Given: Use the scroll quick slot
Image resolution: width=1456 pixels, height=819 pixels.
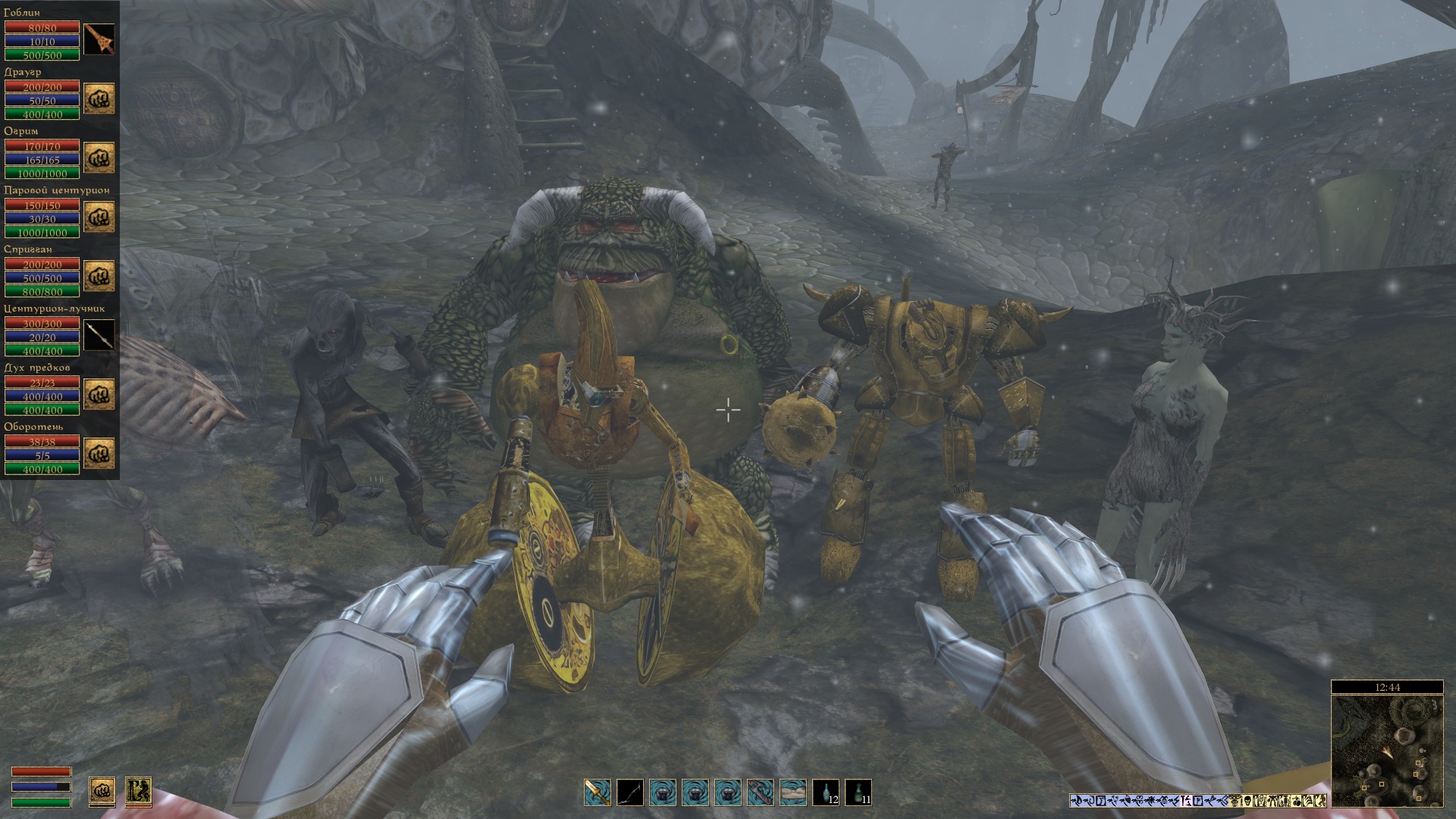Looking at the screenshot, I should 793,792.
